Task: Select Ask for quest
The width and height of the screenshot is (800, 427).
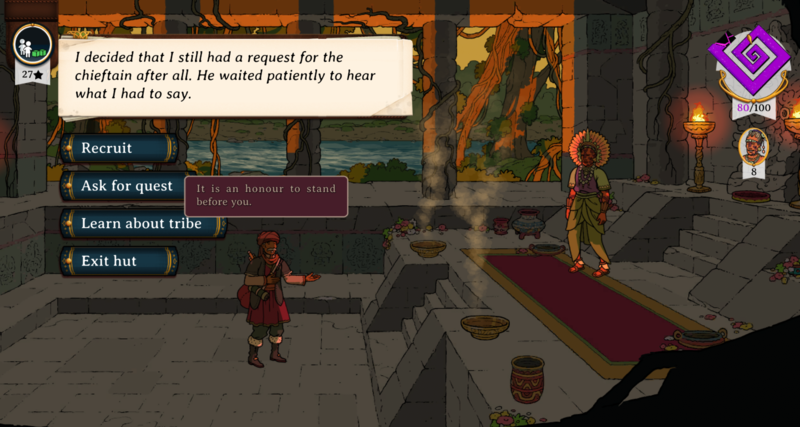Action: (x=122, y=186)
